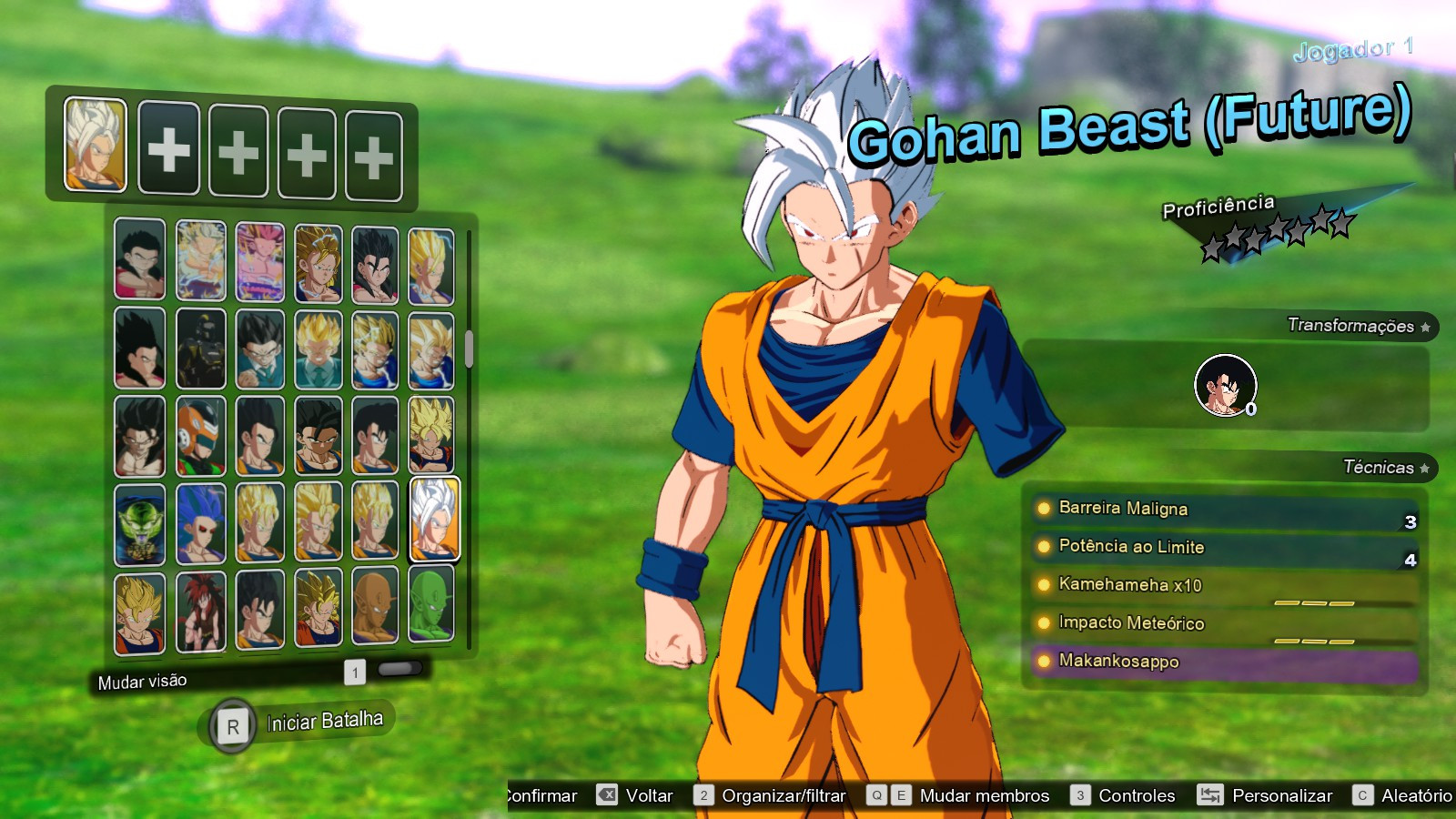Select the dark armored soldier character portrait
The height and width of the screenshot is (819, 1456).
[200, 349]
